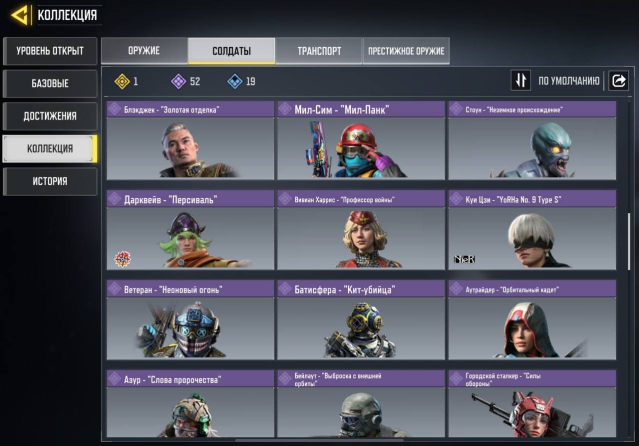Image resolution: width=639 pixels, height=446 pixels.
Task: Choose the Ветеран Неоновый огонь card
Action: 190,320
